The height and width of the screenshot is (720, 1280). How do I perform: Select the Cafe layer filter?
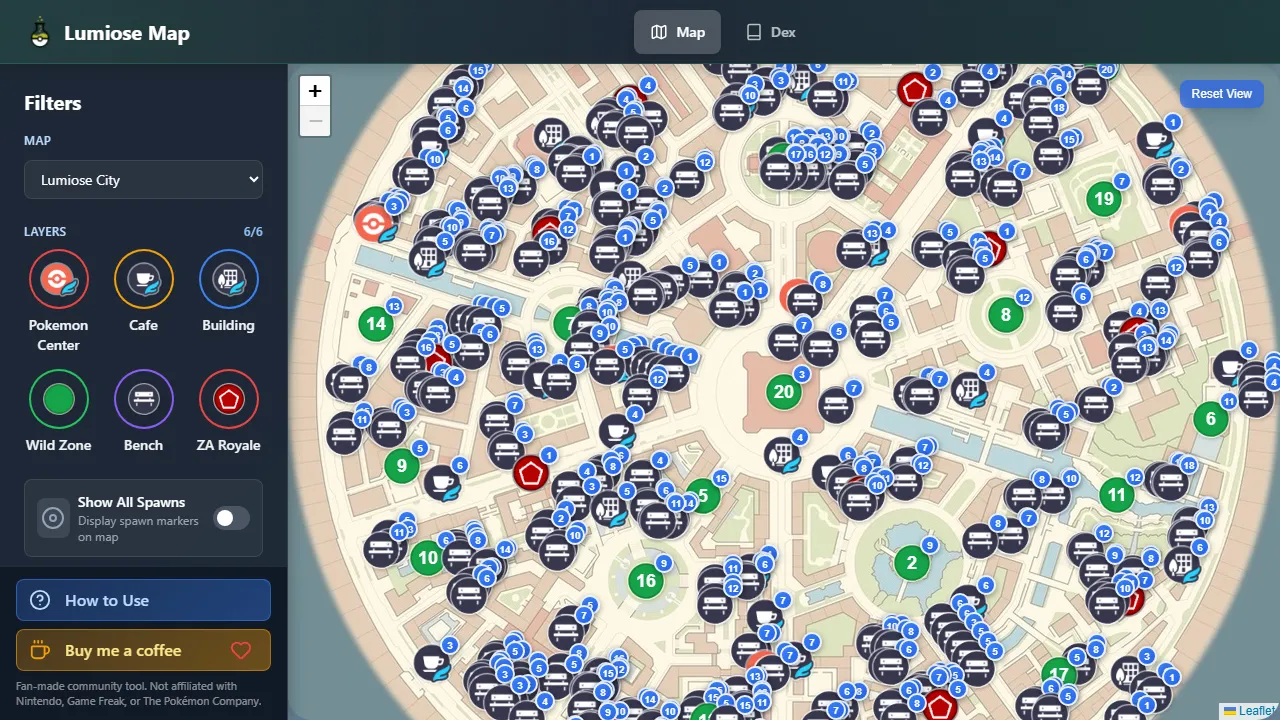[x=143, y=279]
